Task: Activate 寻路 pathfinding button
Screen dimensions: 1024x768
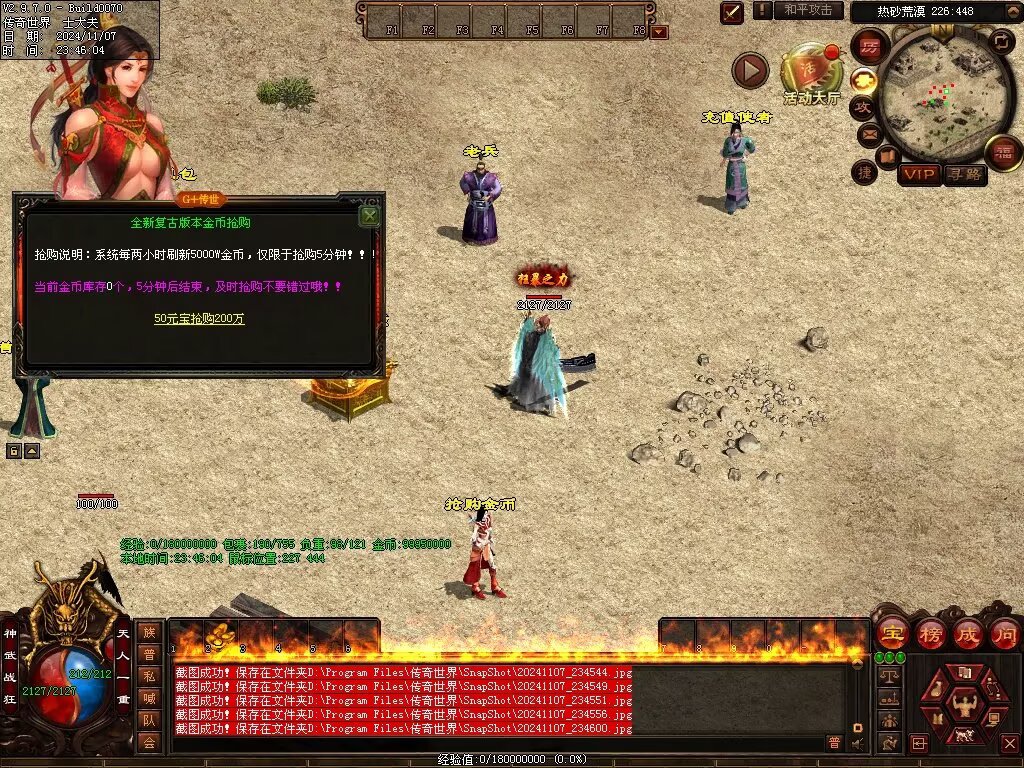Action: 964,174
